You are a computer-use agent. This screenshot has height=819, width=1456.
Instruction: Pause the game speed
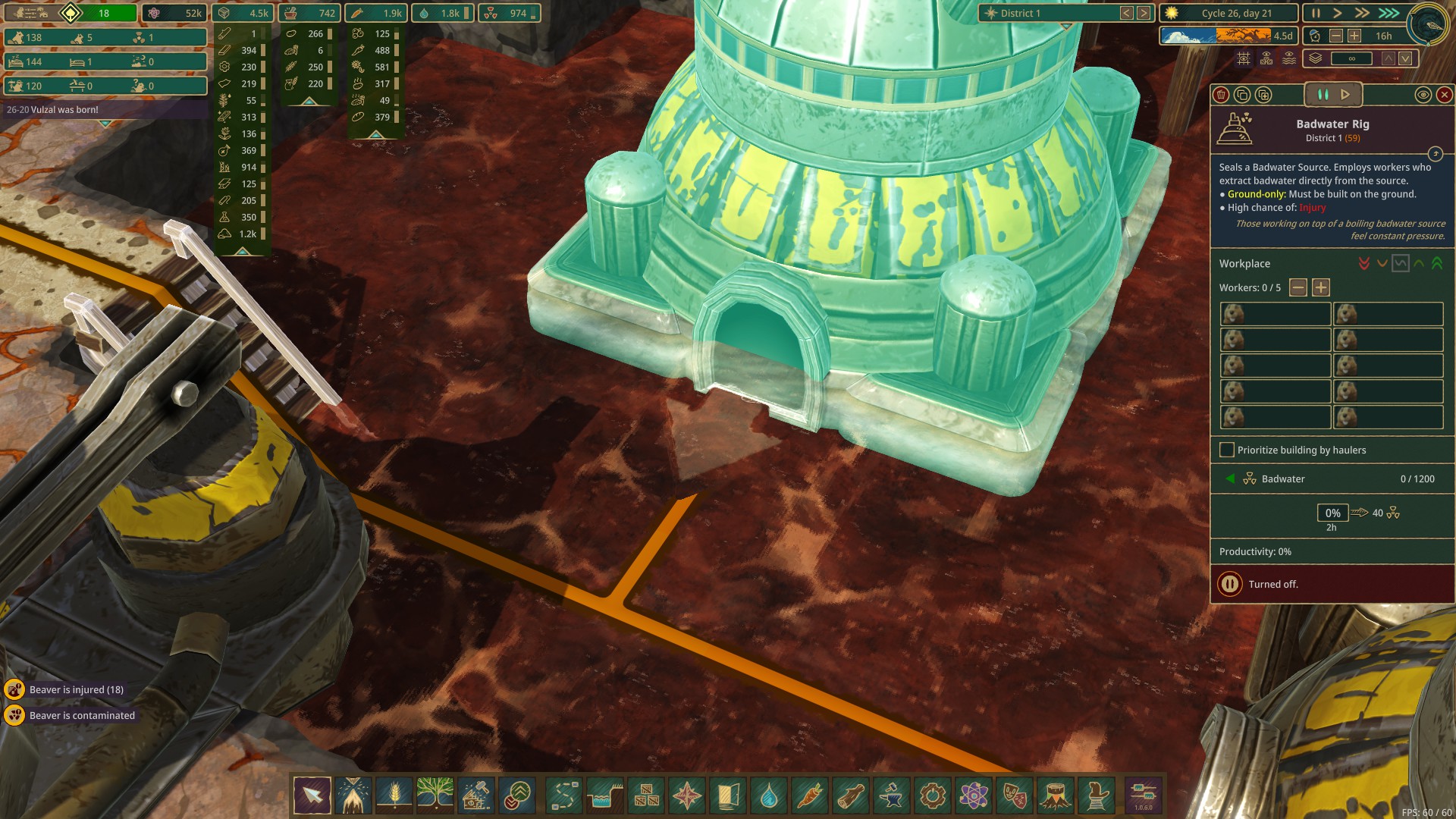1316,13
